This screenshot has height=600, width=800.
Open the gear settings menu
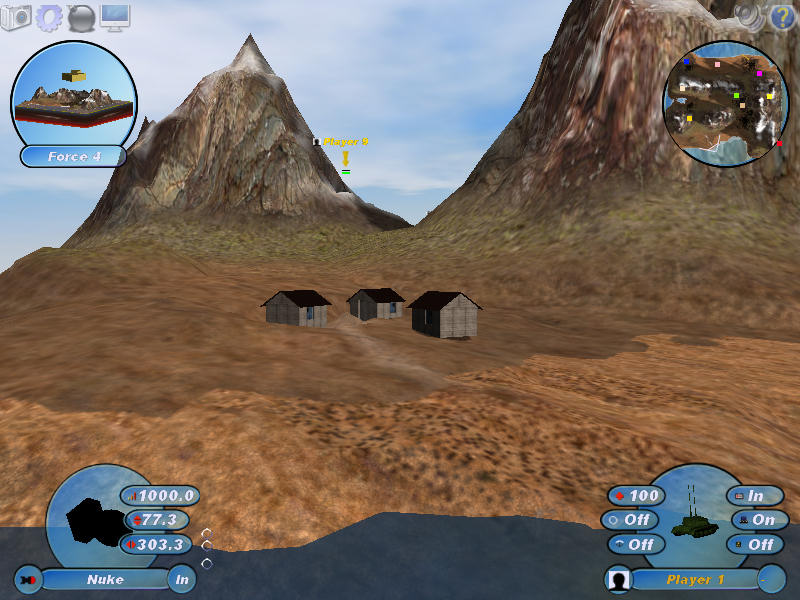(49, 17)
